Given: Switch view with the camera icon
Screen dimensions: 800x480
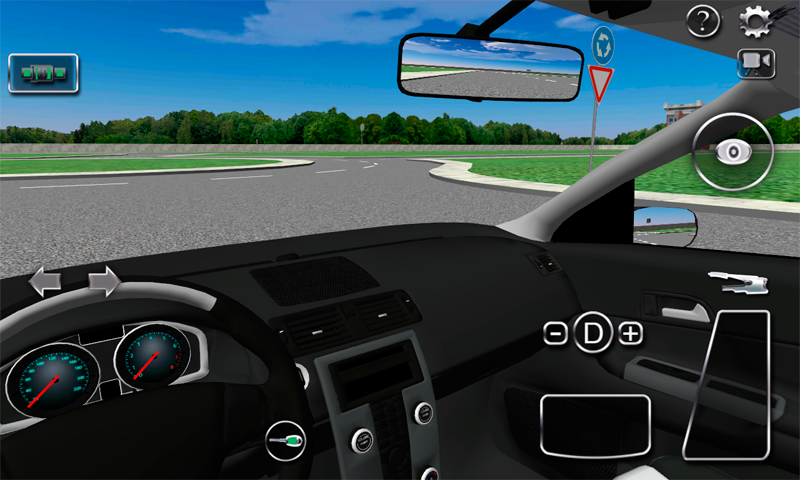Looking at the screenshot, I should click(756, 63).
